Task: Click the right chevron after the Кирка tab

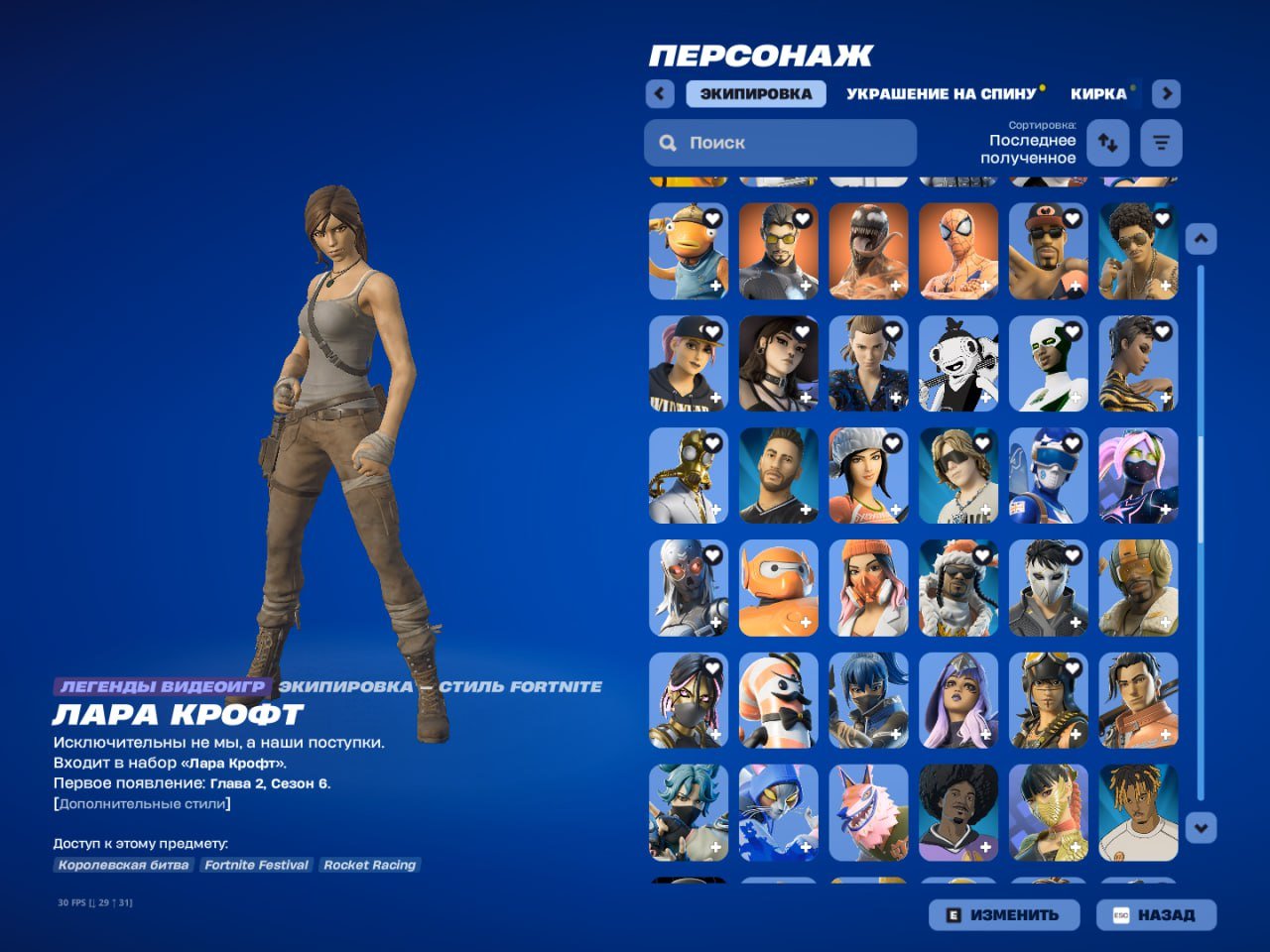Action: tap(1167, 92)
